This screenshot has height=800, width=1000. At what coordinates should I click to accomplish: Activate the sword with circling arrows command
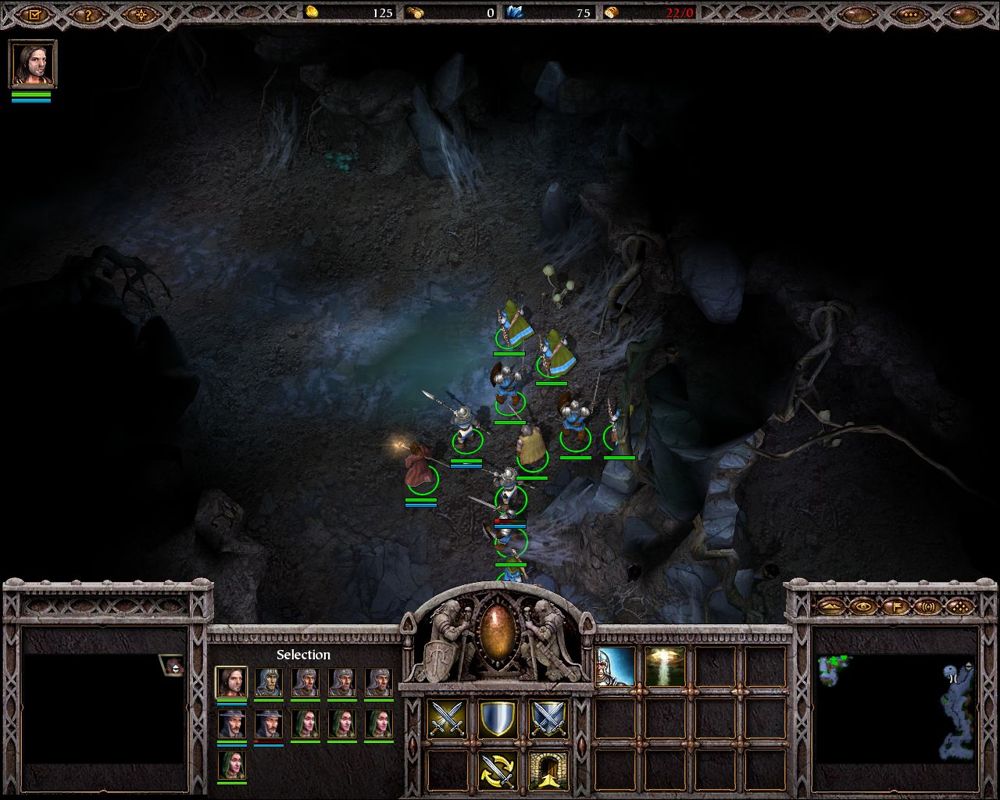pos(497,769)
